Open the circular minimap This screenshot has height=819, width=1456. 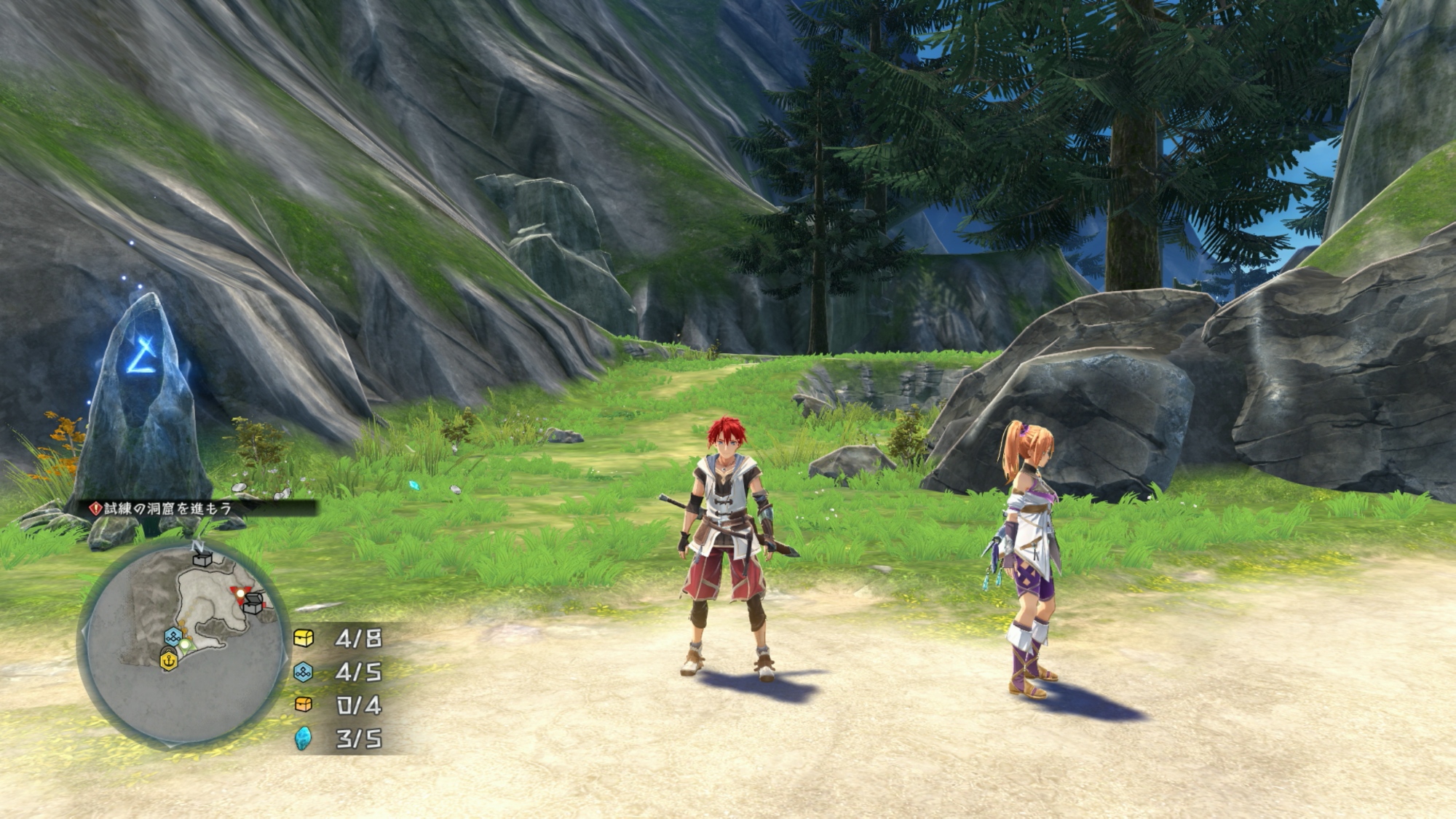click(x=182, y=644)
